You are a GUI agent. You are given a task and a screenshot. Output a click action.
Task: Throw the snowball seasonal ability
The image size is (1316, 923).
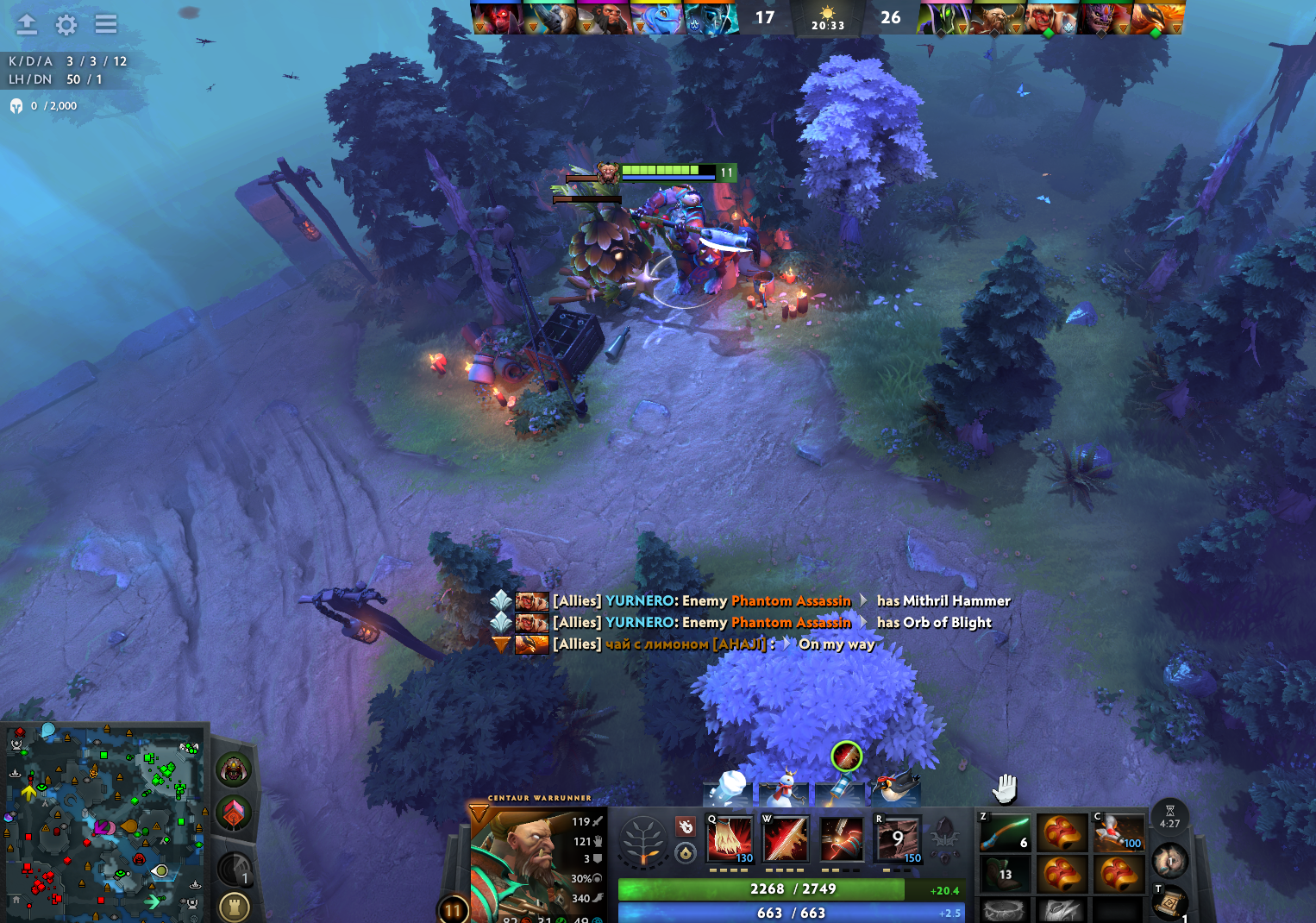point(728,788)
